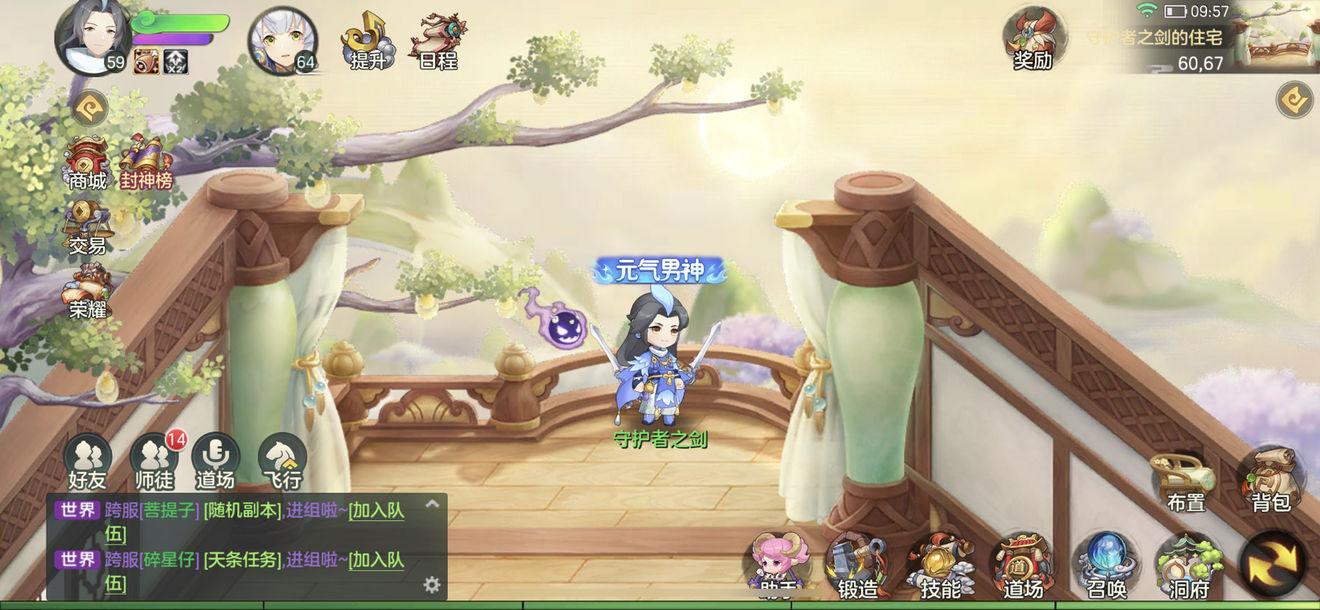Open the 奖励 rewards menu
The width and height of the screenshot is (1320, 610).
click(1033, 40)
